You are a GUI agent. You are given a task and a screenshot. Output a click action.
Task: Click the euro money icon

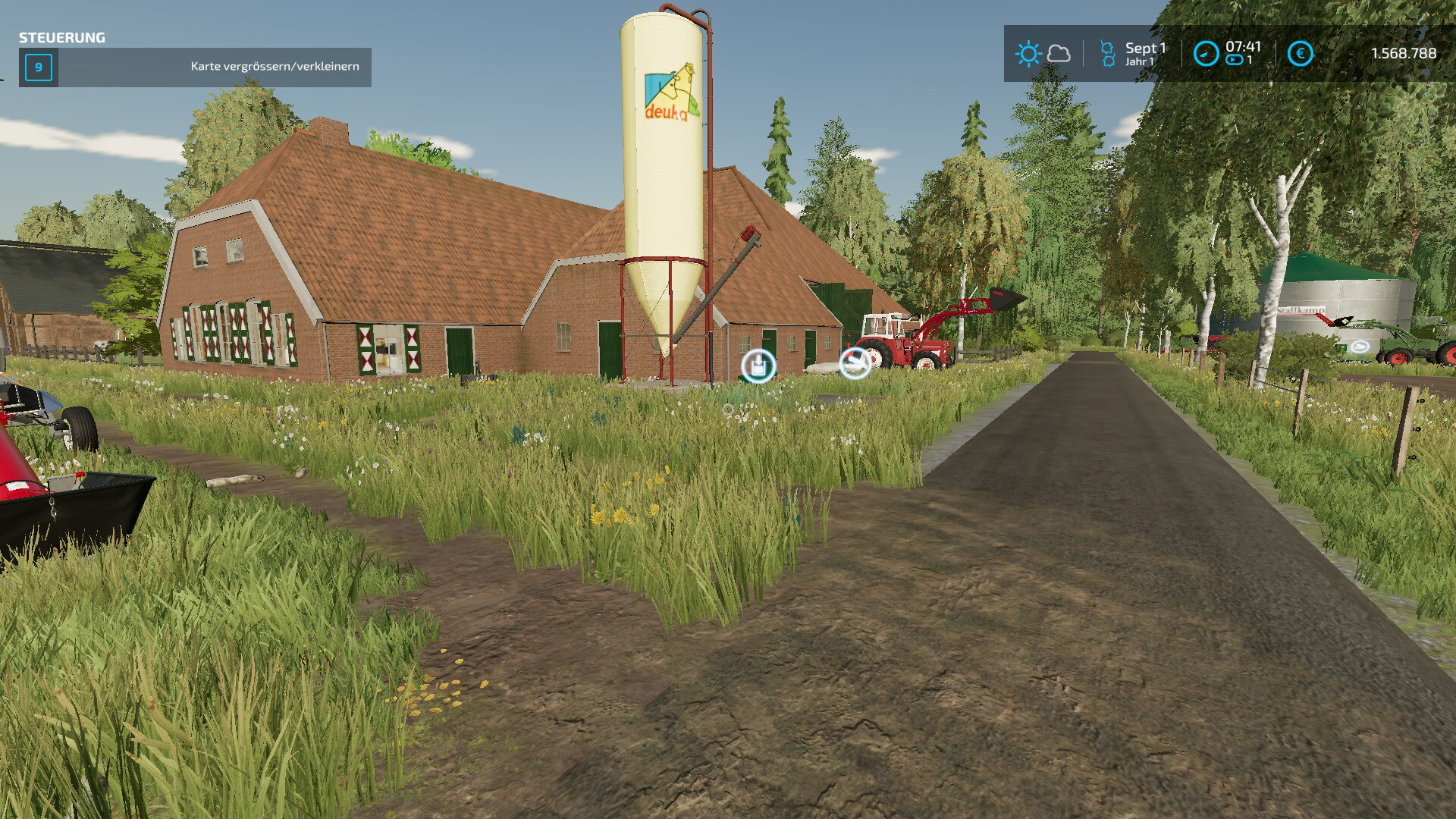pyautogui.click(x=1300, y=54)
